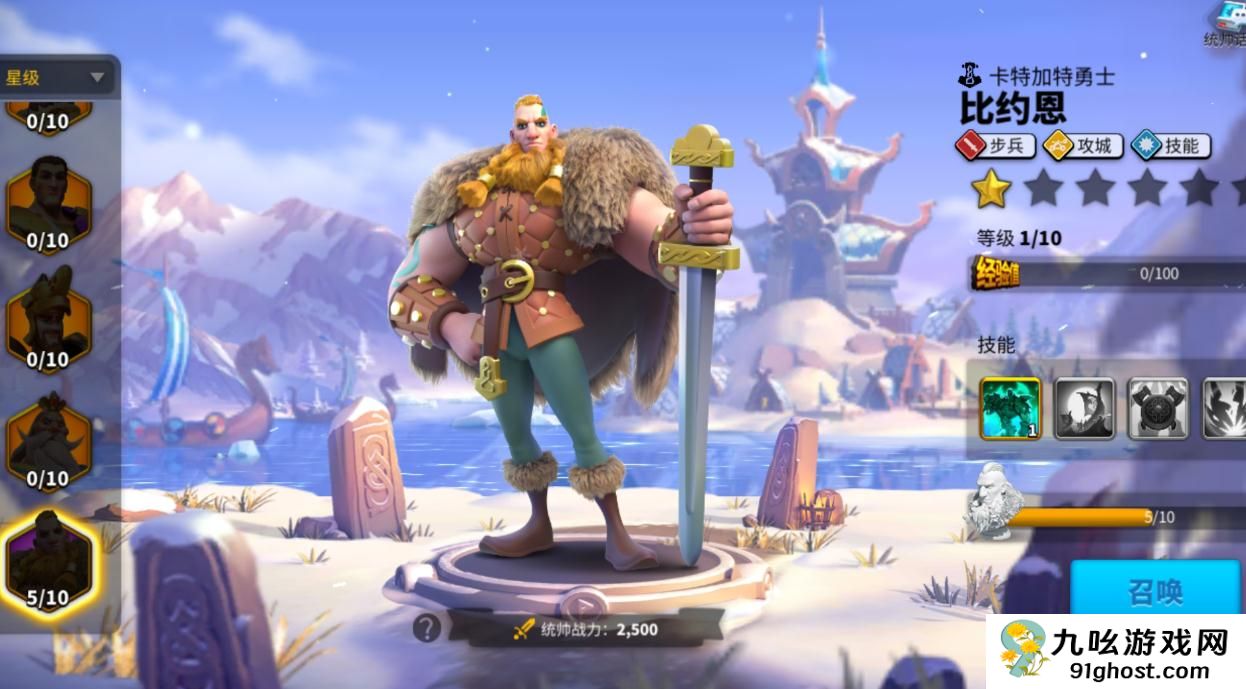This screenshot has height=689, width=1246.
Task: Tap the 攻城 siege tag
Action: pyautogui.click(x=1083, y=146)
